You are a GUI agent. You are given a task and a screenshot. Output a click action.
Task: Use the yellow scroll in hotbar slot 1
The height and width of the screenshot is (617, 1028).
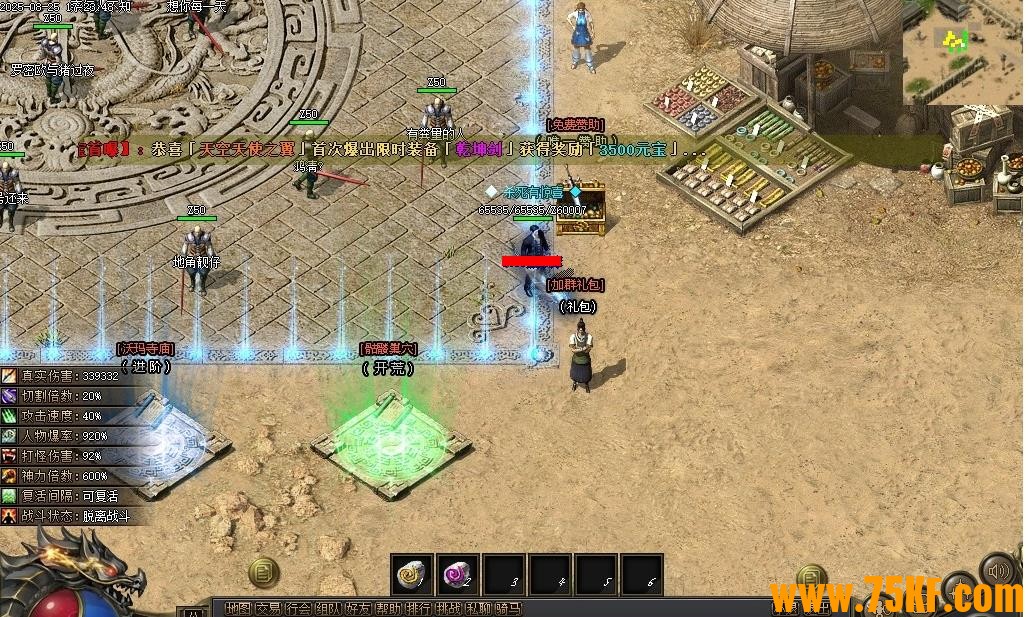pos(411,574)
